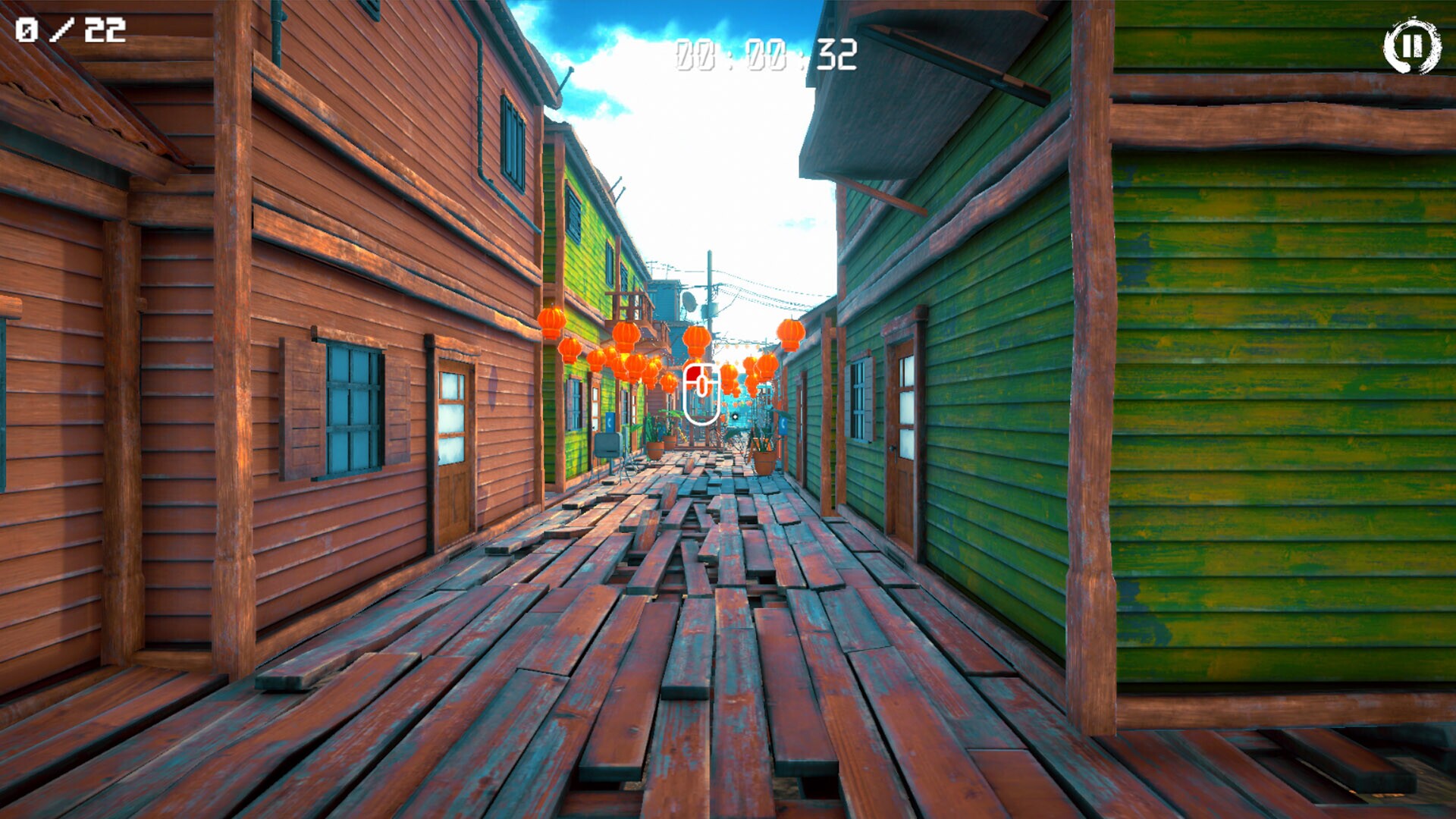
Task: Click the small white sparkle in the distance
Action: pos(735,416)
